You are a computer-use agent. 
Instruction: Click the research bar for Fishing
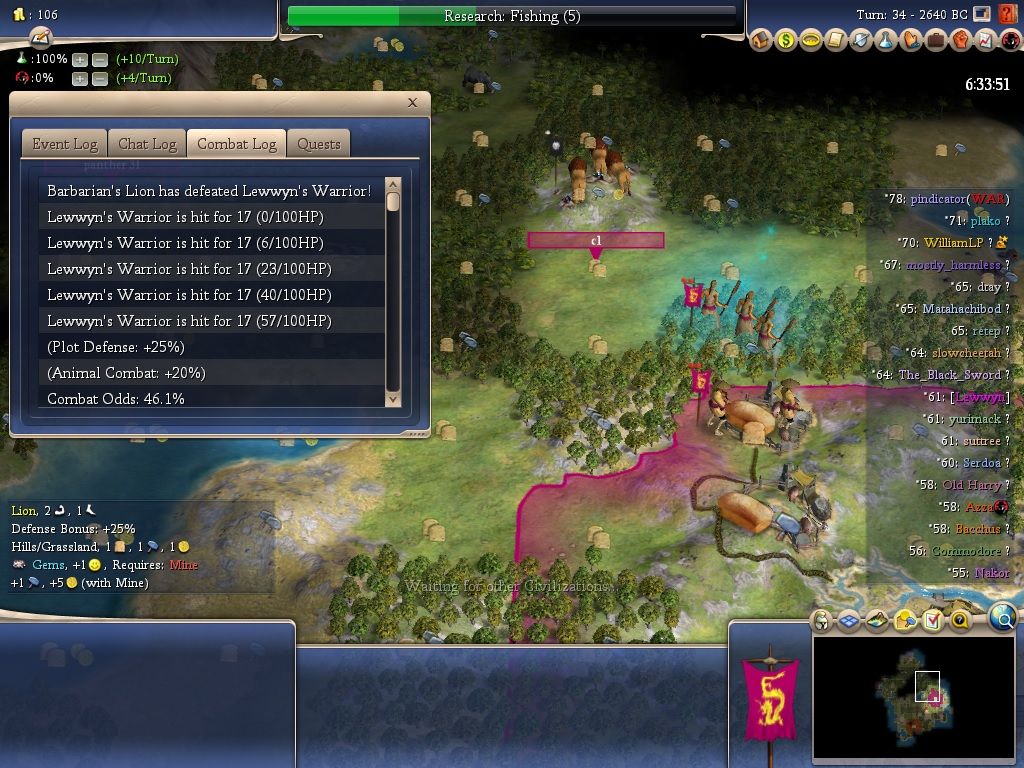click(x=511, y=16)
